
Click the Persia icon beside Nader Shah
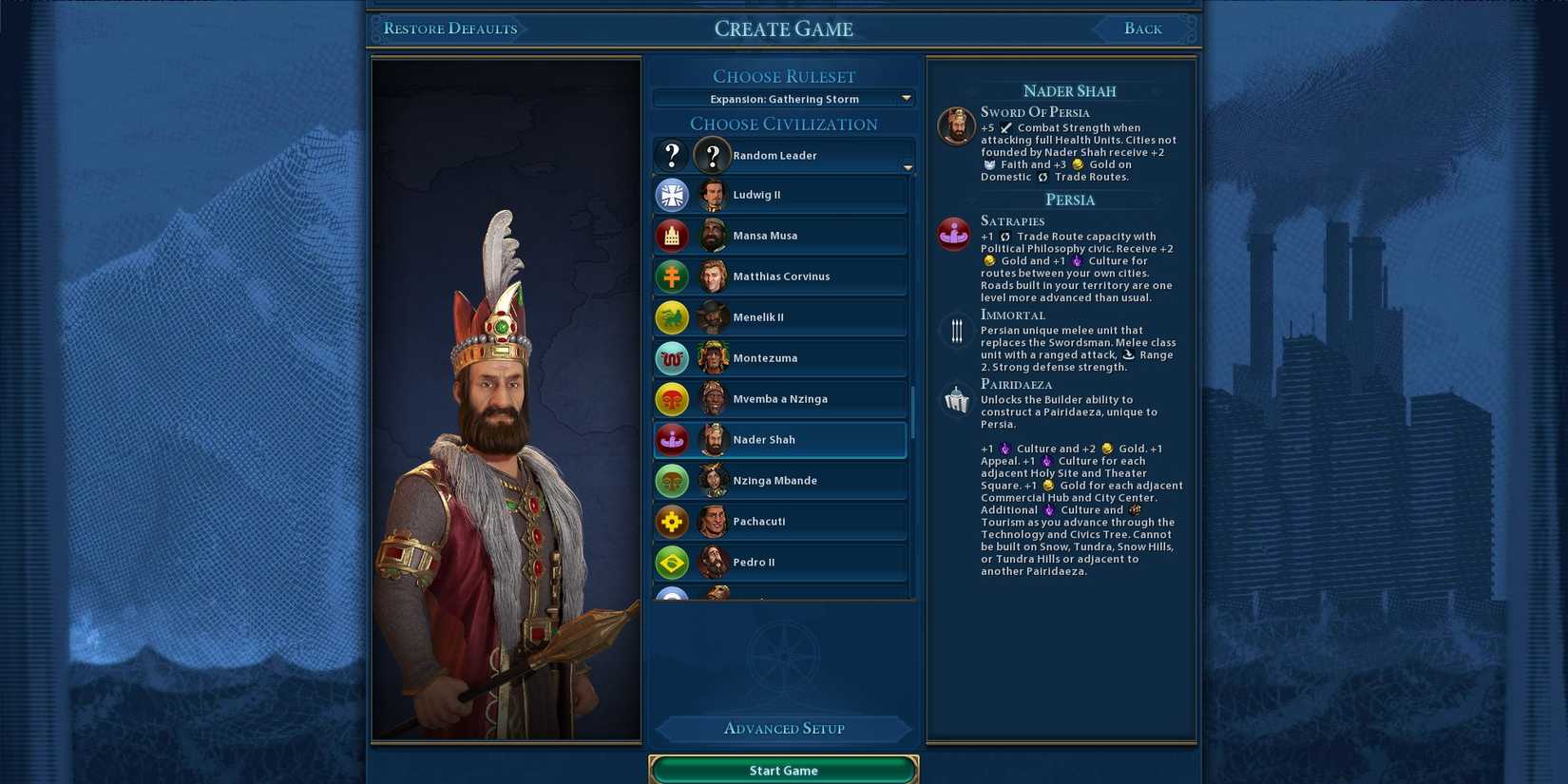[x=673, y=439]
